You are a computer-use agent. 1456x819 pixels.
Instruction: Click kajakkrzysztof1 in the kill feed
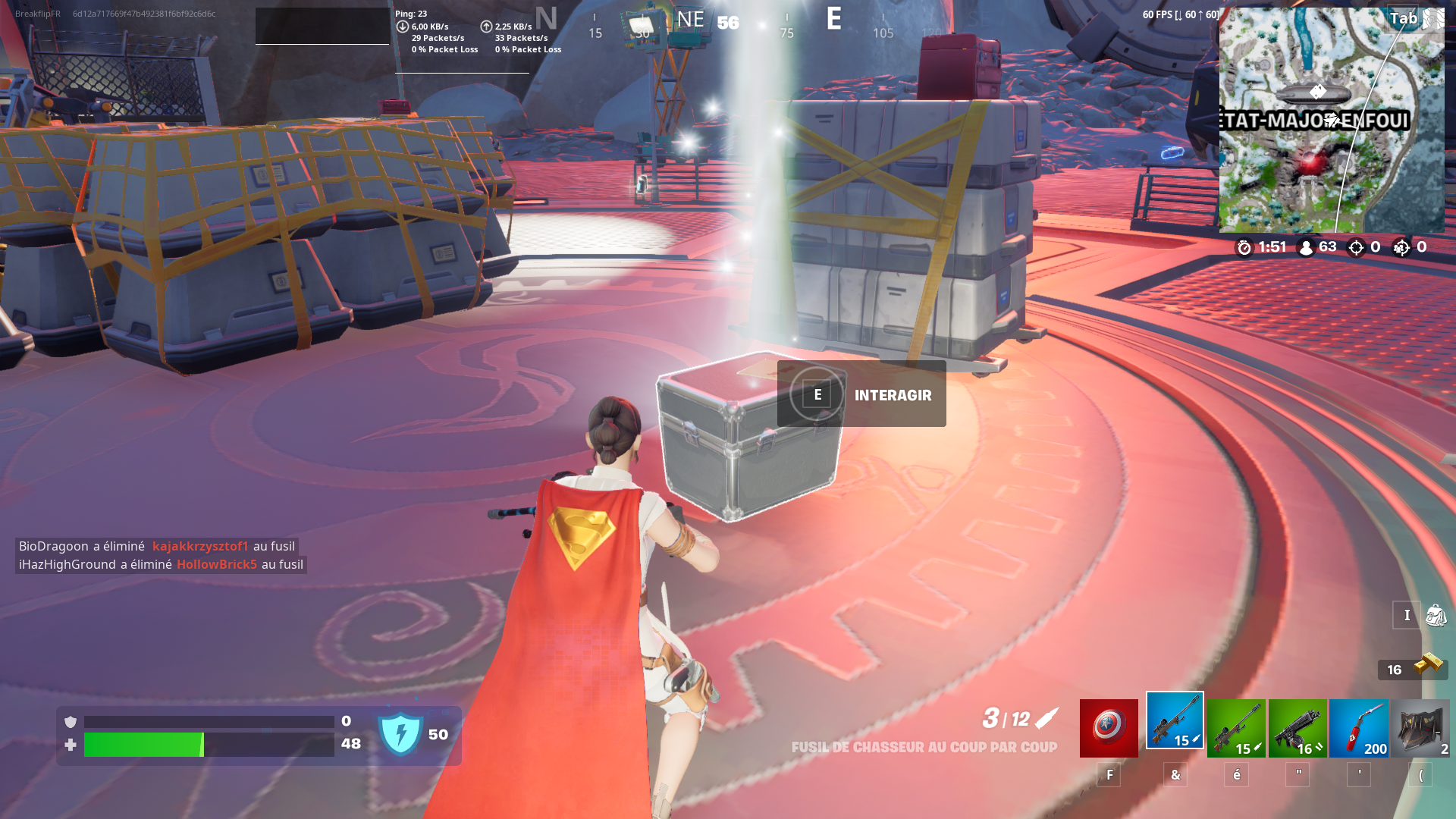pos(202,545)
